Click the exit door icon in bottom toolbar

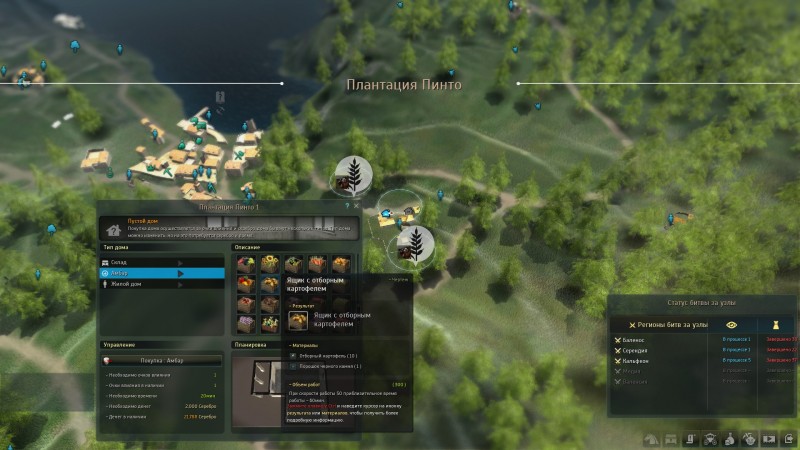point(790,438)
